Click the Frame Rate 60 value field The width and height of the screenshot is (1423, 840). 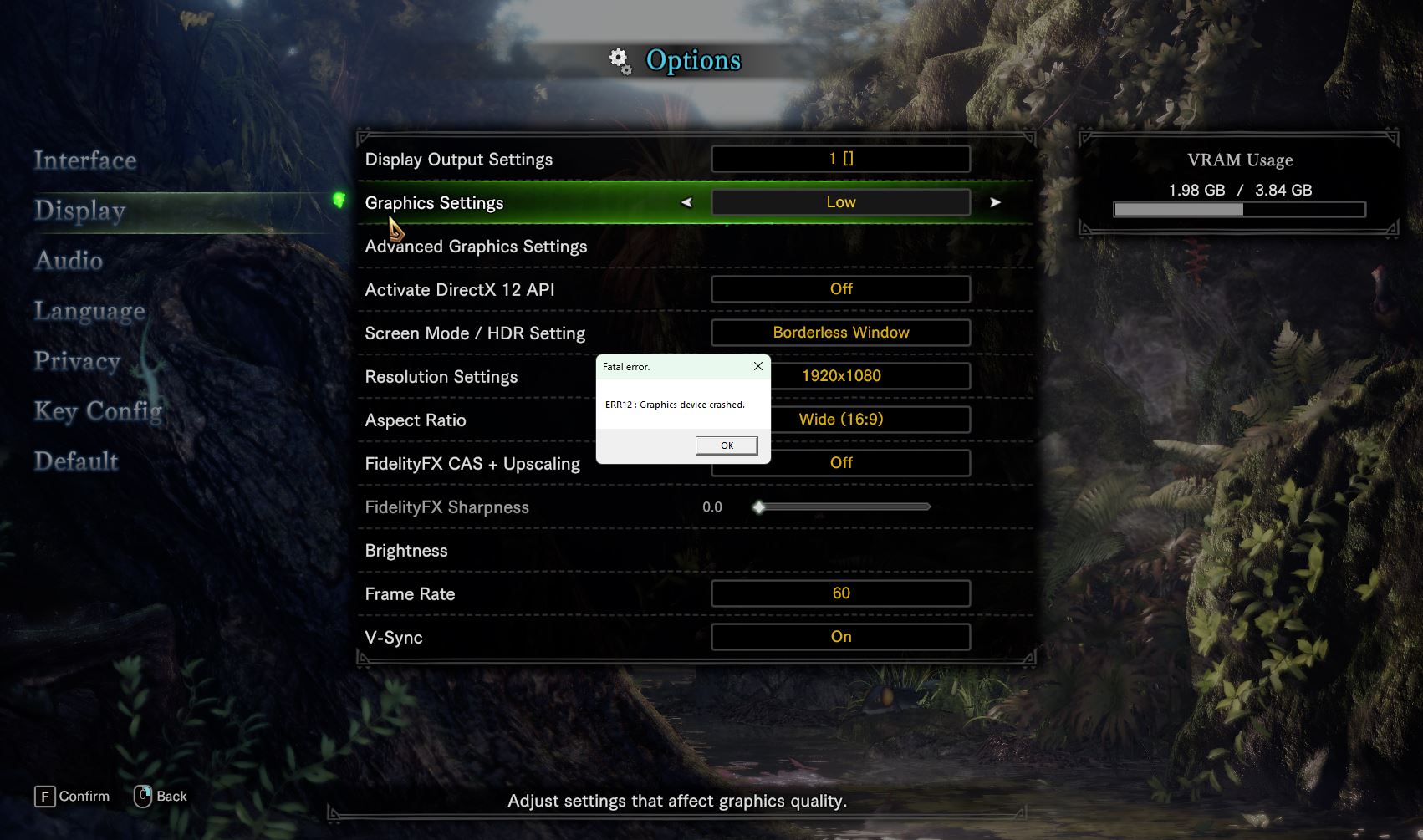840,593
